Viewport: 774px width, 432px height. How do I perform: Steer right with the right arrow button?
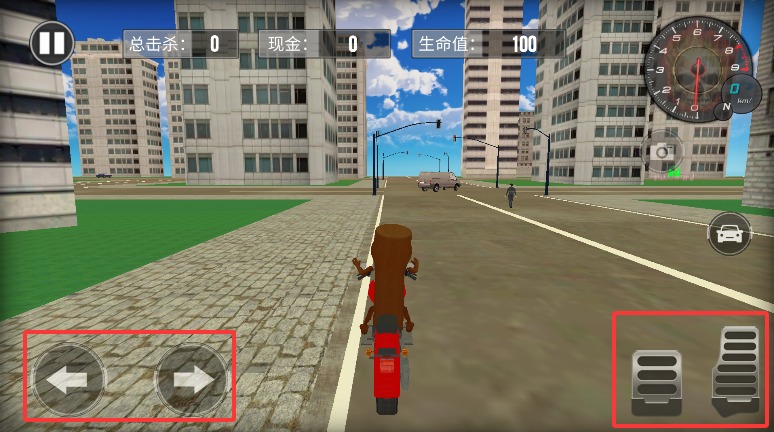[x=191, y=379]
